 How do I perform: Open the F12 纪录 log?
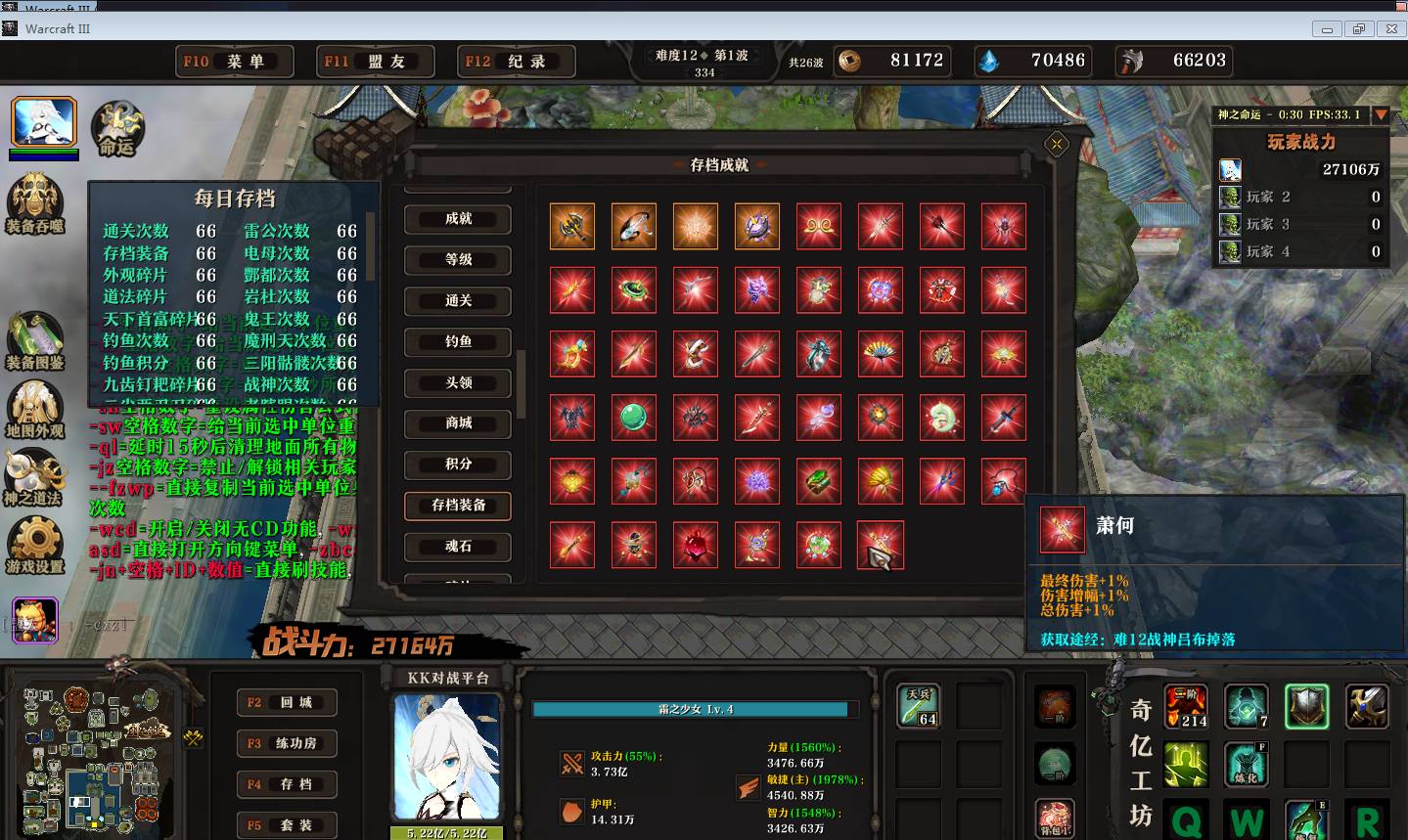[x=517, y=62]
